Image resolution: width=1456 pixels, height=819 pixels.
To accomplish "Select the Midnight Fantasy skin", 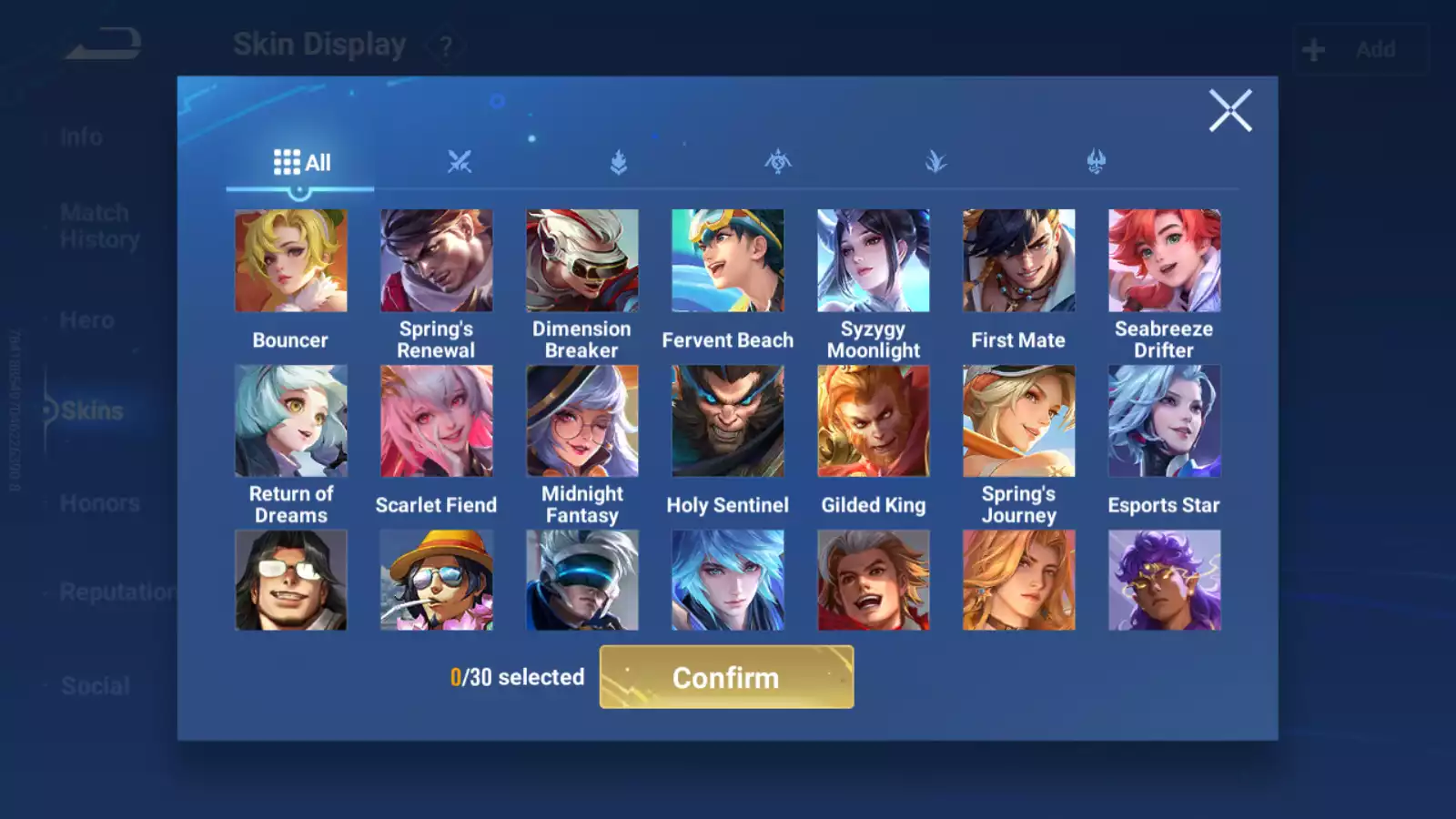I will coord(581,421).
